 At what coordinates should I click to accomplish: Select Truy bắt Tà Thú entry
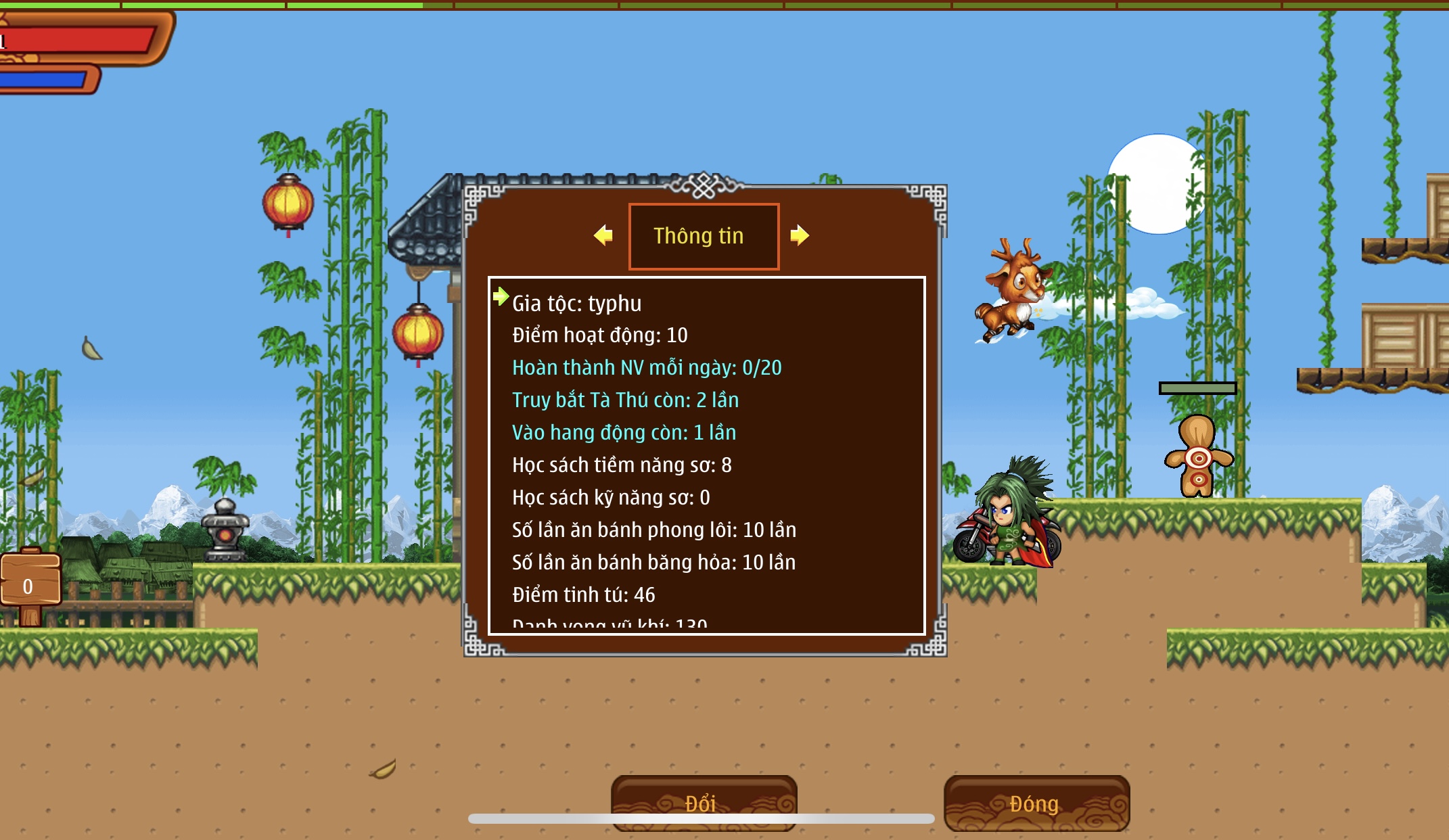tap(625, 400)
